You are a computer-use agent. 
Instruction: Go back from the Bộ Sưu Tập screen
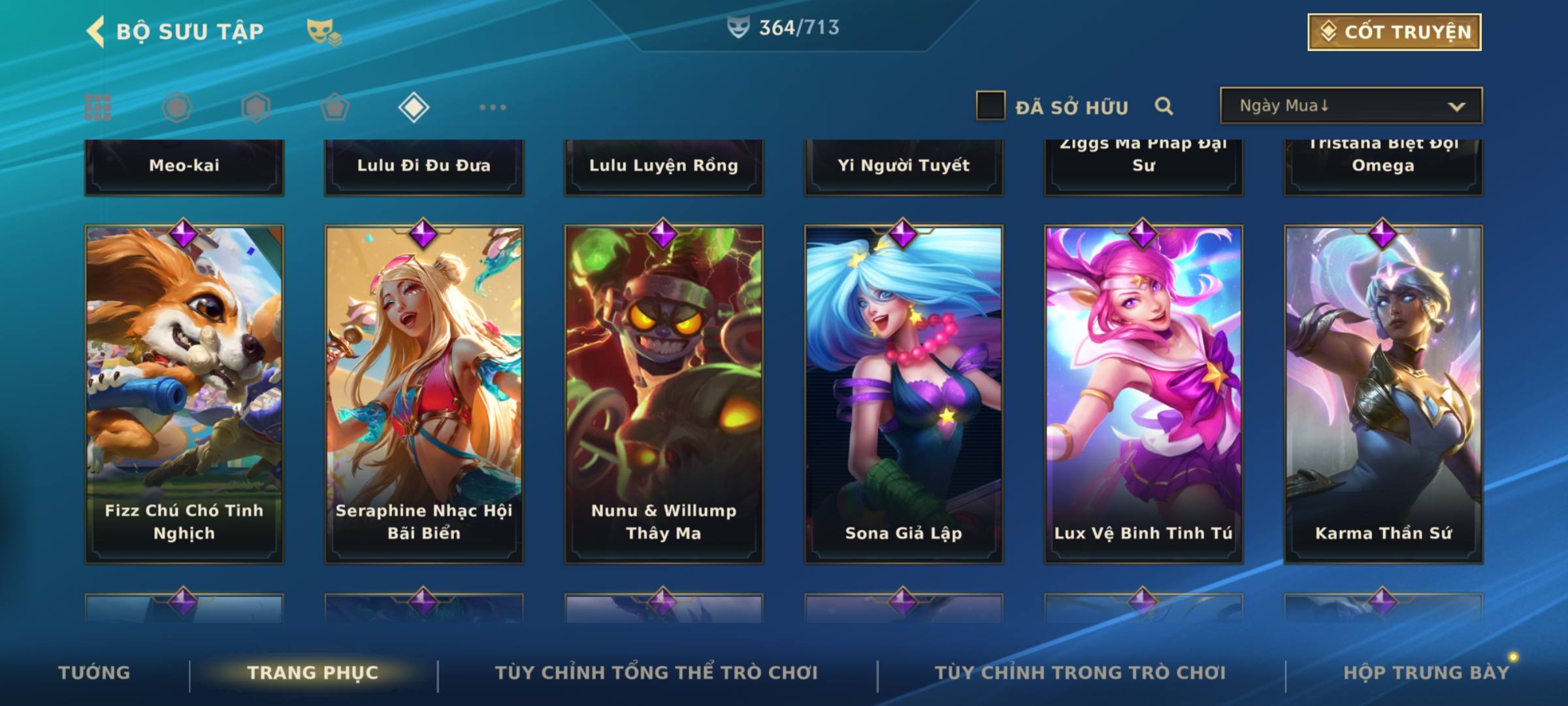pyautogui.click(x=96, y=31)
